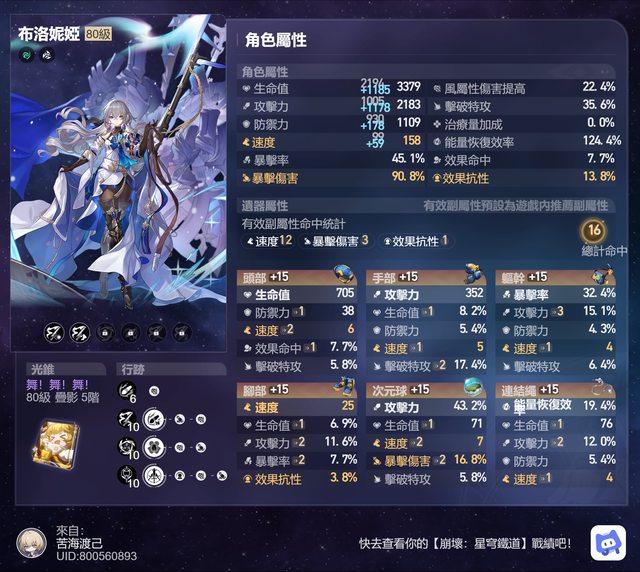The height and width of the screenshot is (572, 640).
Task: Open the 次元球 planar sphere panel
Action: click(427, 389)
